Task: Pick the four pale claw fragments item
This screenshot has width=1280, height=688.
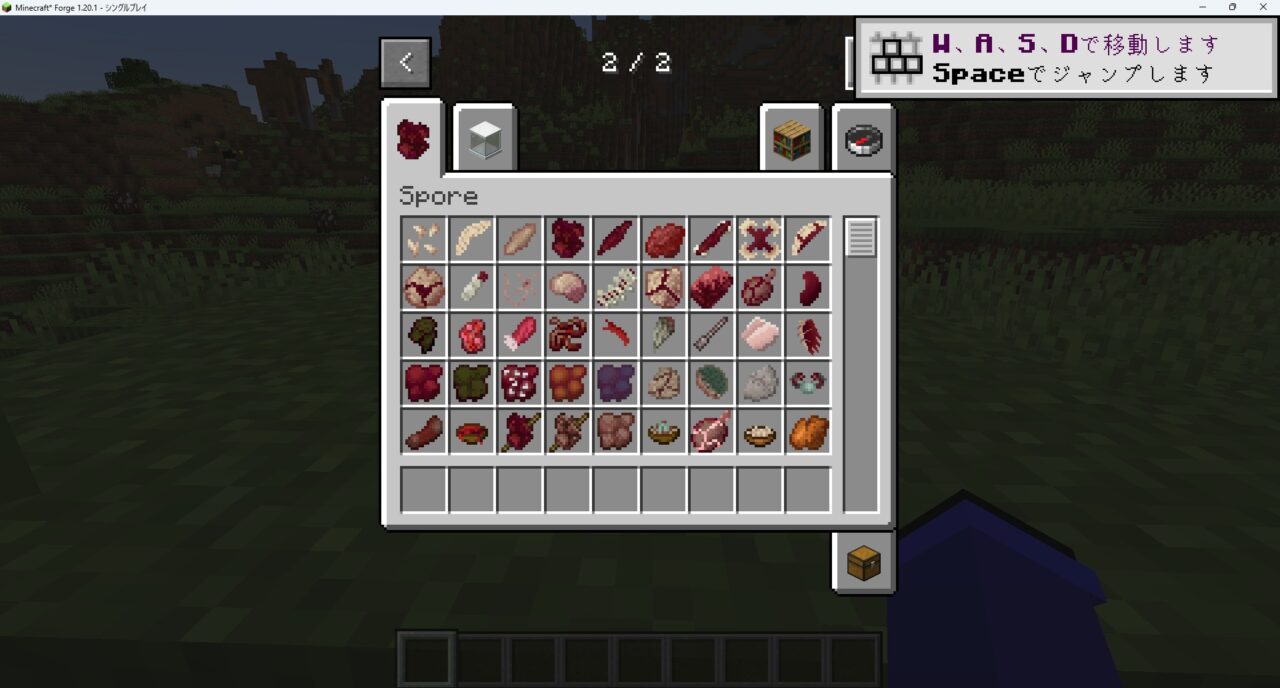Action: pos(424,239)
